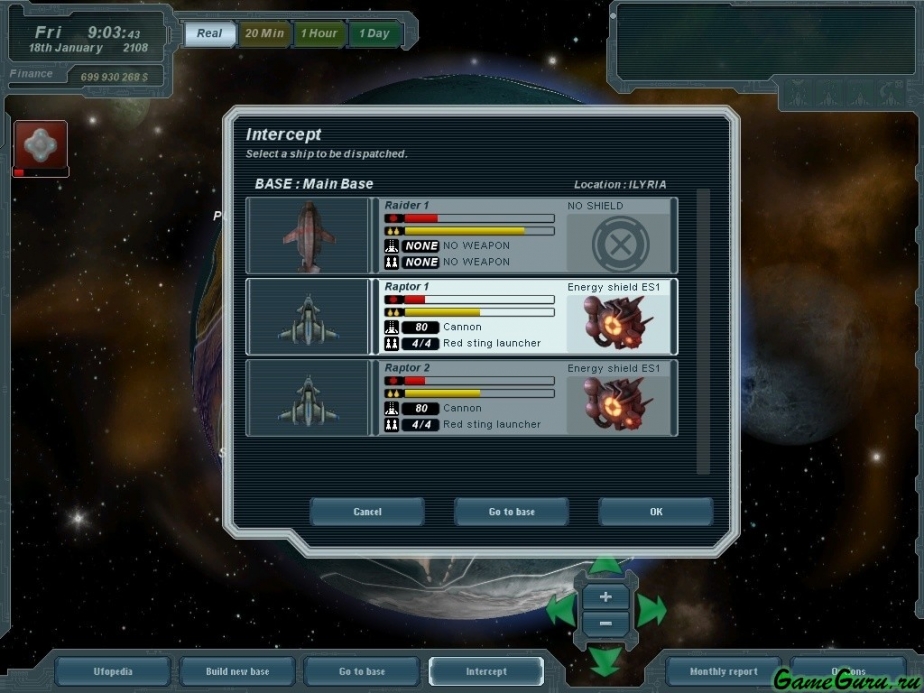Click Go to base in dialog

(511, 512)
